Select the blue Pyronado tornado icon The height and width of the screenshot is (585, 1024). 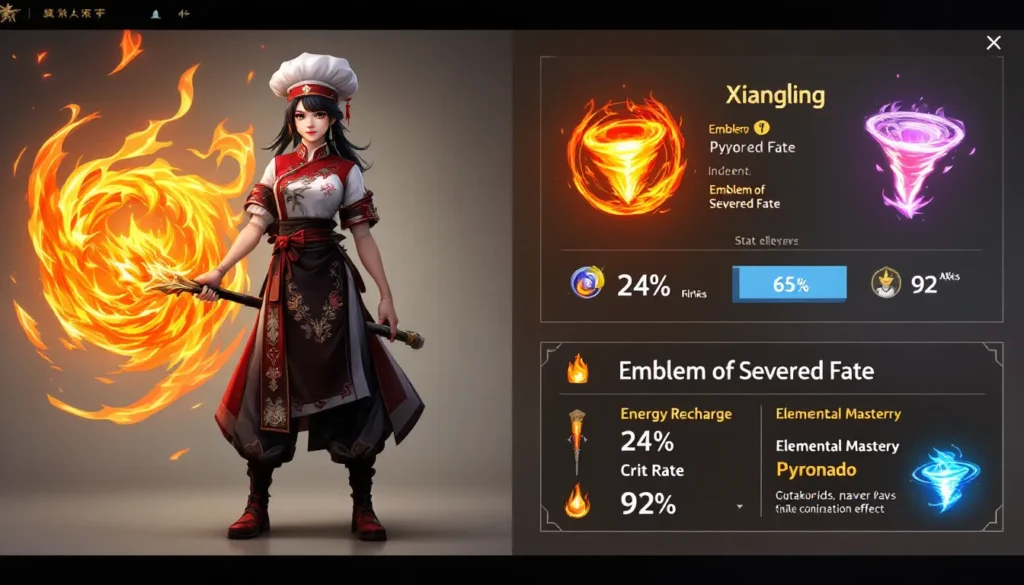[945, 478]
